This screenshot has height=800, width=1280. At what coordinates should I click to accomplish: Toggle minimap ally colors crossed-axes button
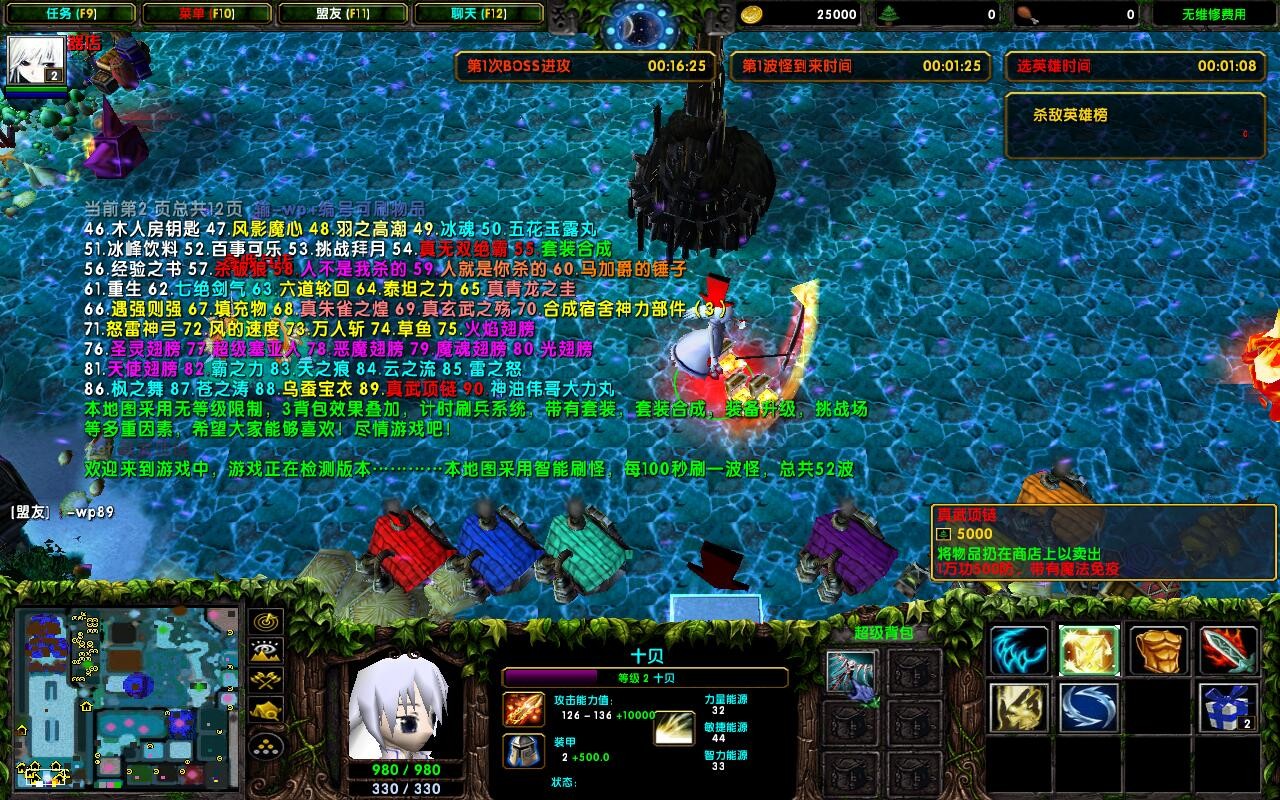[x=266, y=681]
